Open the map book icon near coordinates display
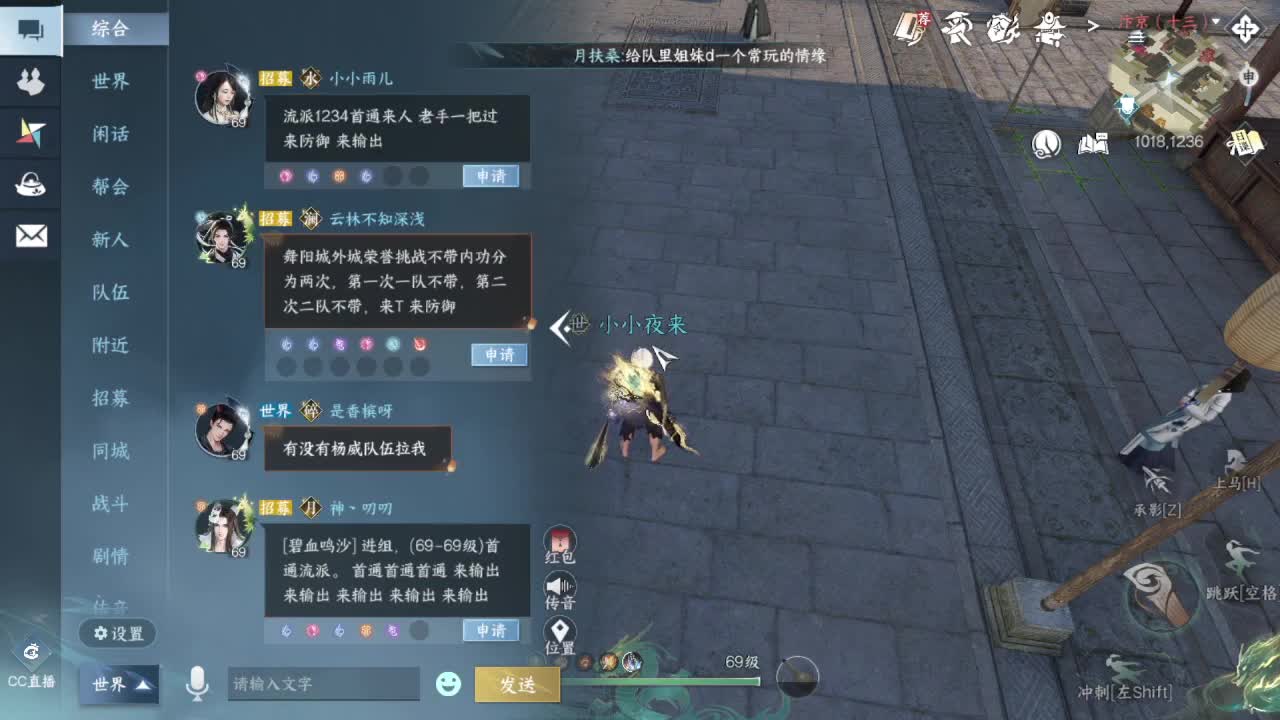 coord(1093,145)
